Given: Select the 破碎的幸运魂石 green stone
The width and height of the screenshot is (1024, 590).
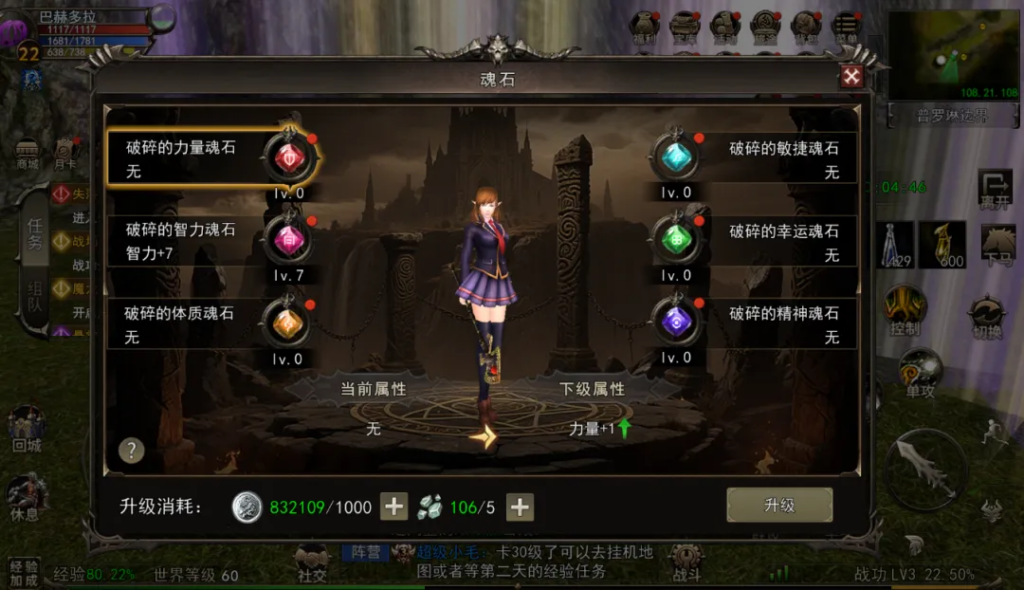Looking at the screenshot, I should point(676,240).
